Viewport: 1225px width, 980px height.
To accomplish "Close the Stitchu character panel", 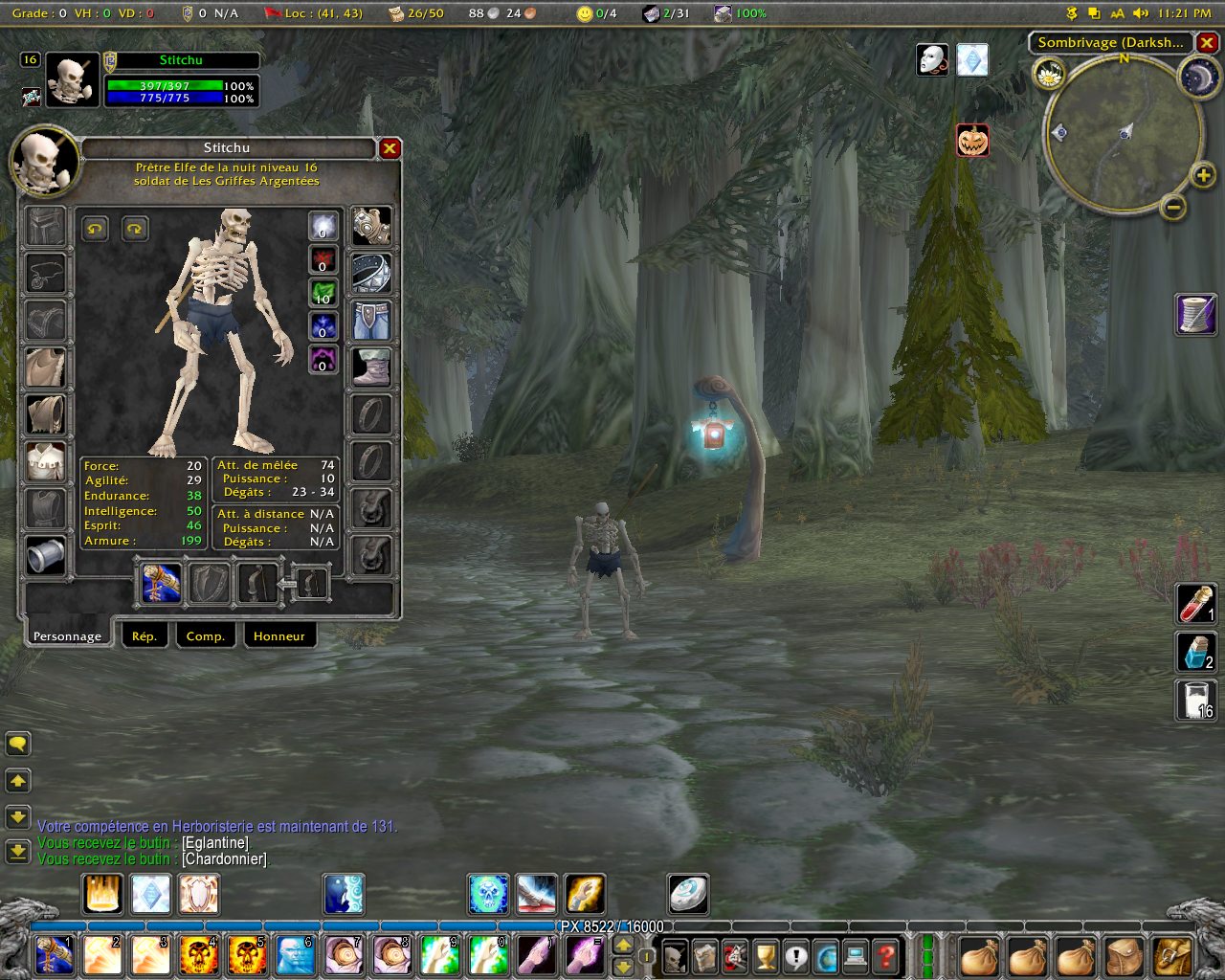I will point(390,148).
